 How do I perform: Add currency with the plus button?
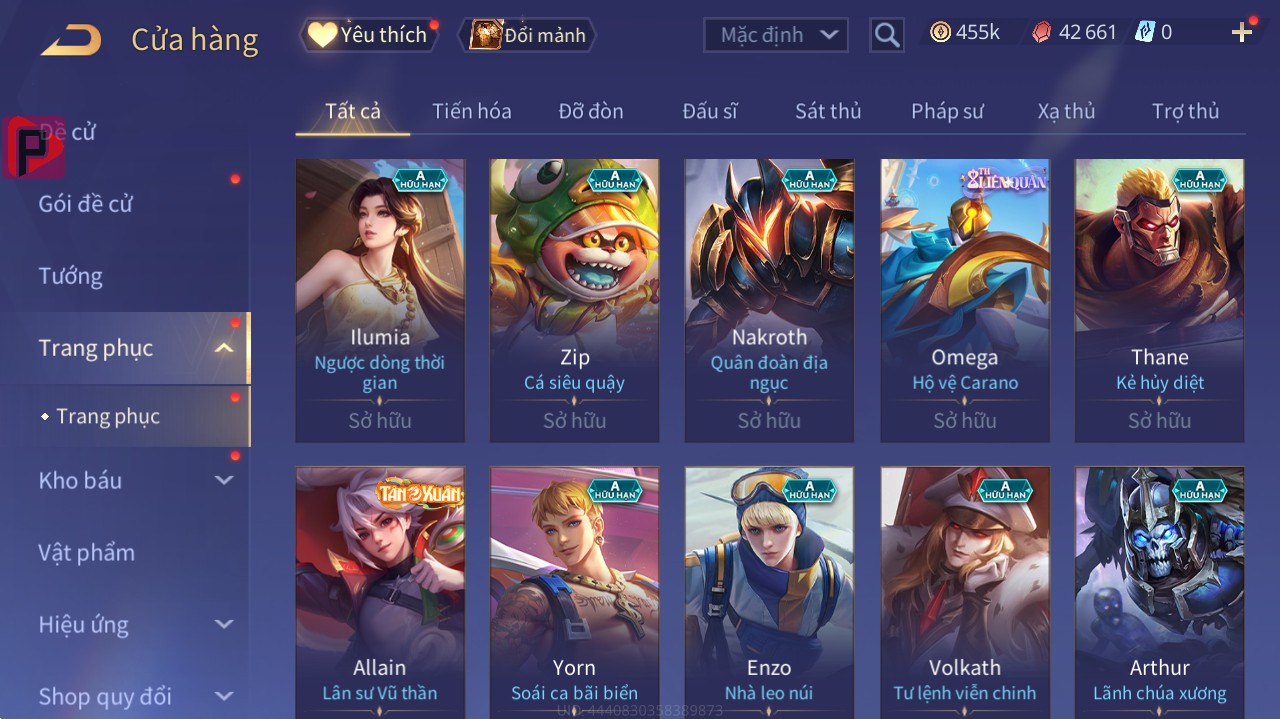(1242, 33)
